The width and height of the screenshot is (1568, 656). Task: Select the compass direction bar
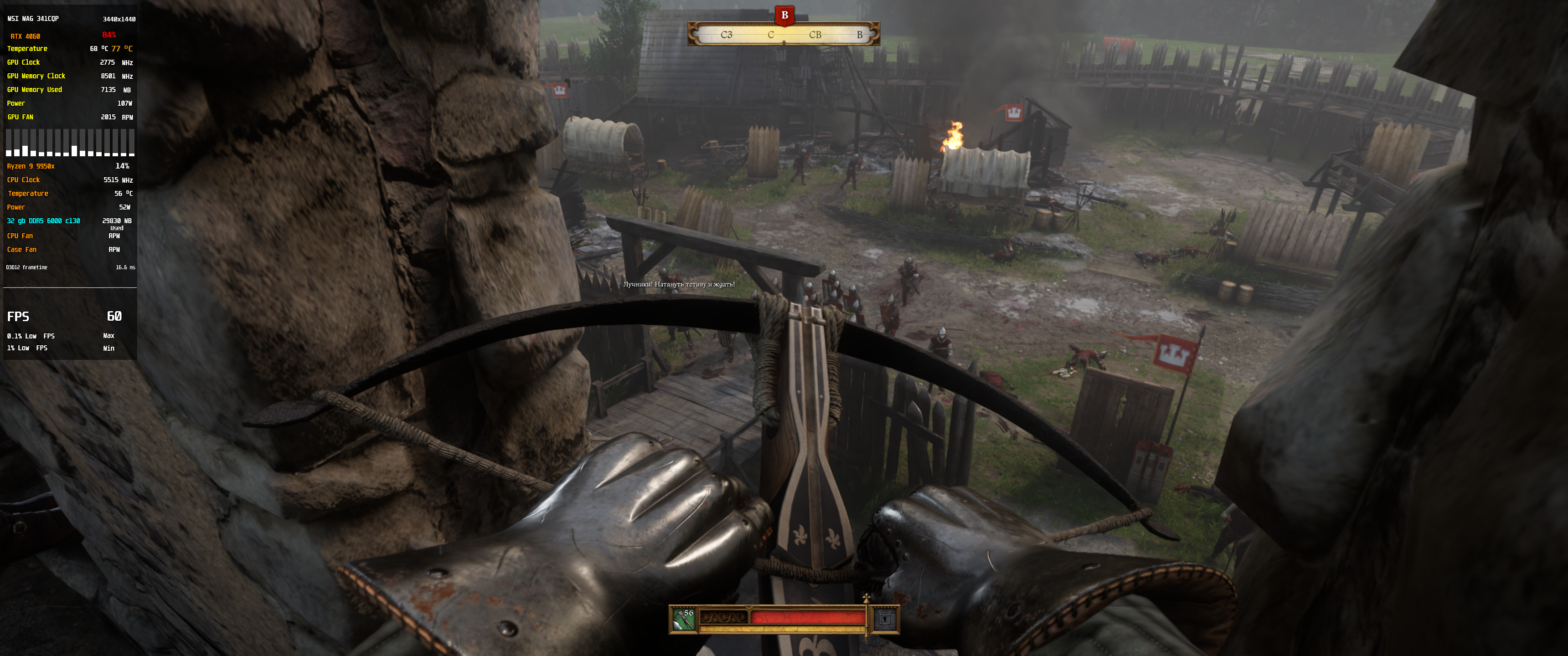point(784,35)
